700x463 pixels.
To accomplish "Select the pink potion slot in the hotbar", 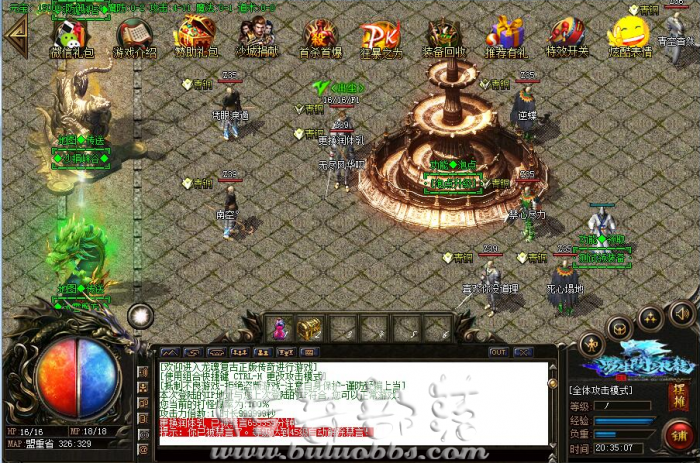I will 280,327.
